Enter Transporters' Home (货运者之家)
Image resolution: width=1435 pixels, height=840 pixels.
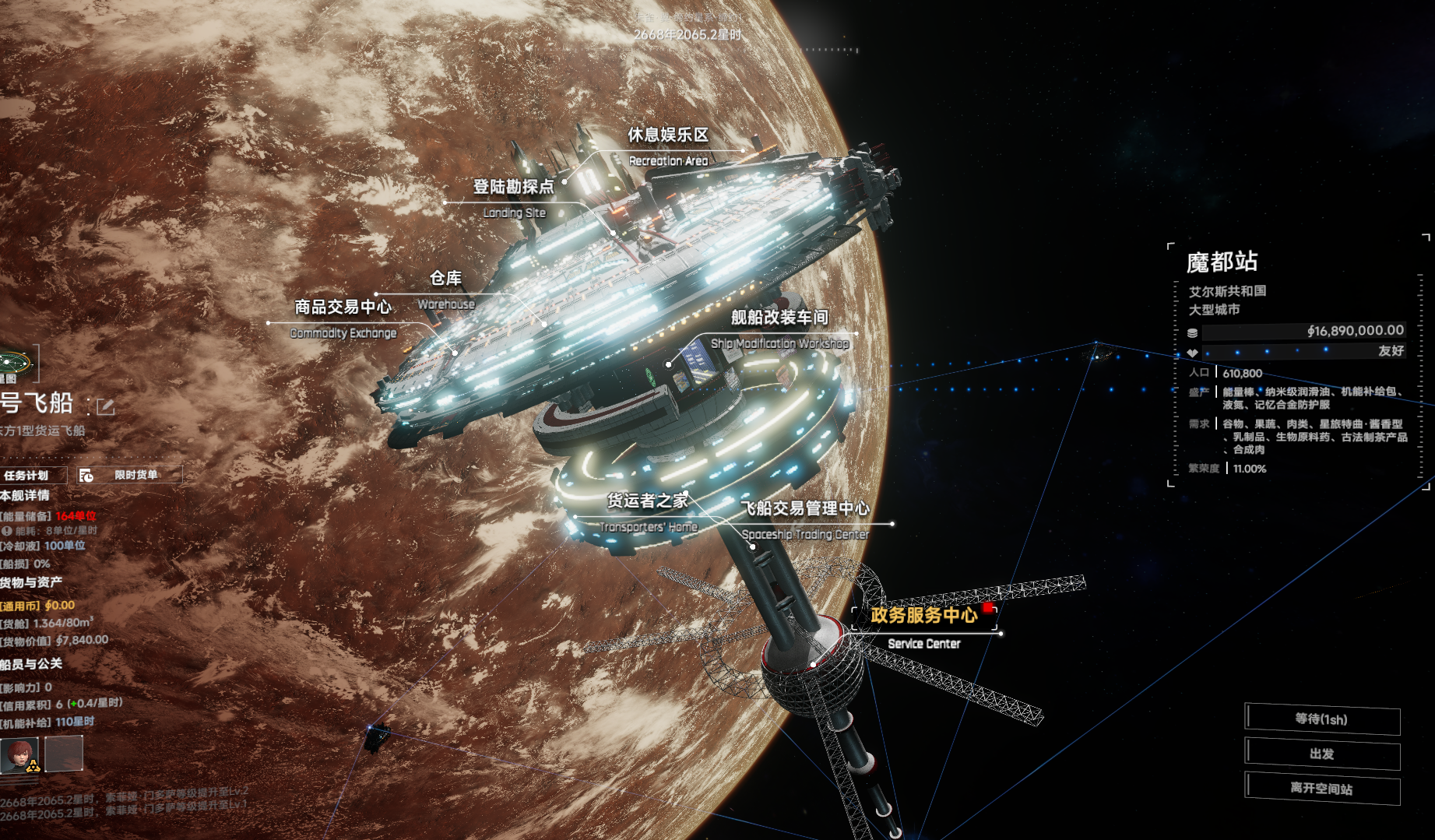coord(647,501)
